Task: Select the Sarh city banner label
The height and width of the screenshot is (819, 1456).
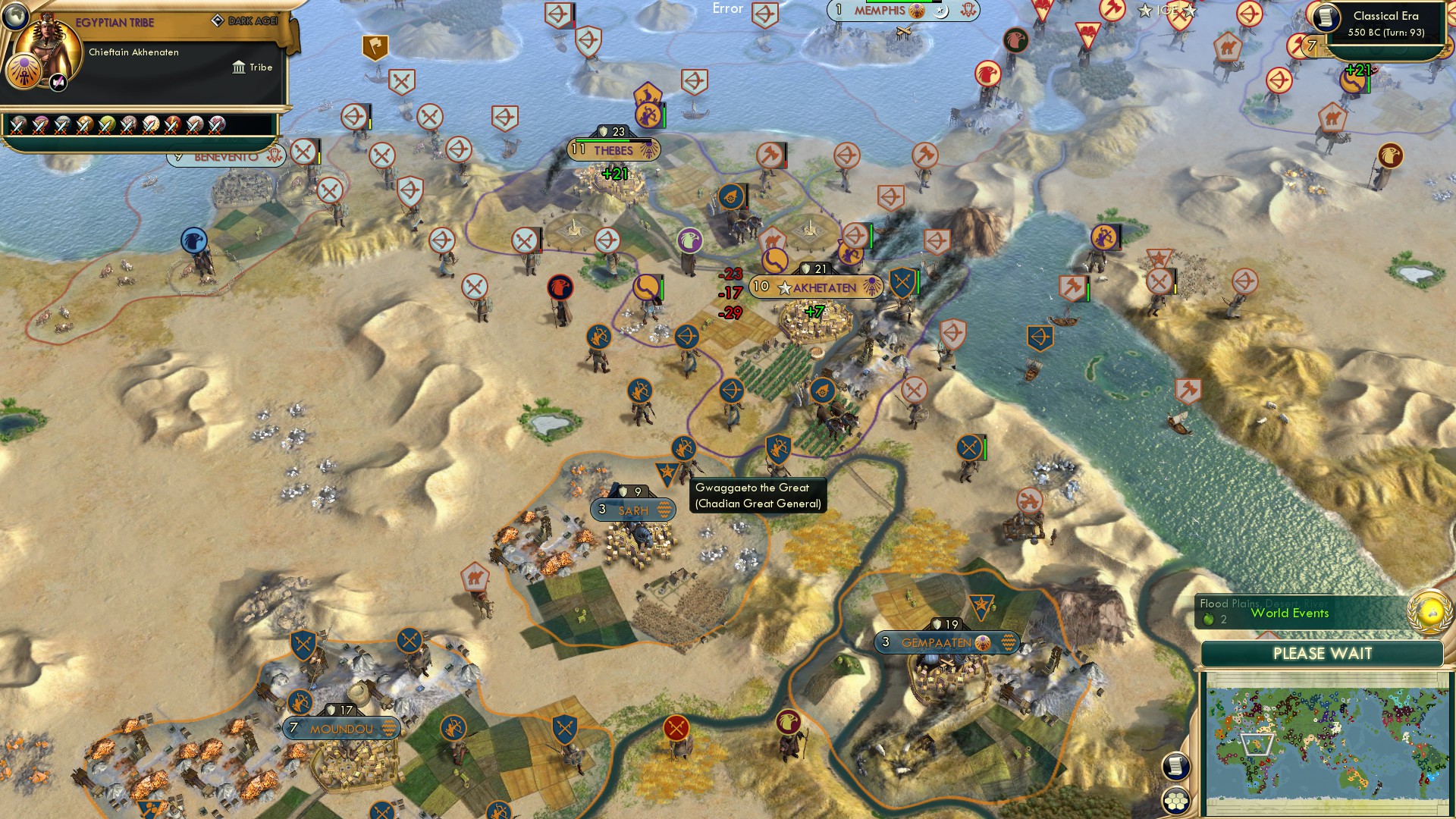Action: pos(632,510)
